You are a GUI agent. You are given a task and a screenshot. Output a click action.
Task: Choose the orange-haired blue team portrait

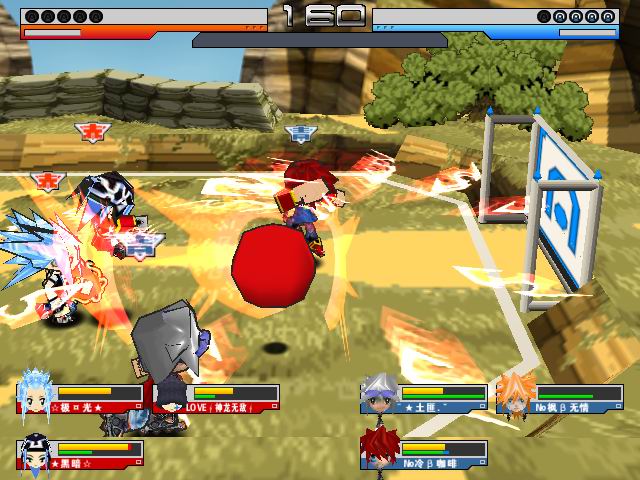click(x=515, y=393)
